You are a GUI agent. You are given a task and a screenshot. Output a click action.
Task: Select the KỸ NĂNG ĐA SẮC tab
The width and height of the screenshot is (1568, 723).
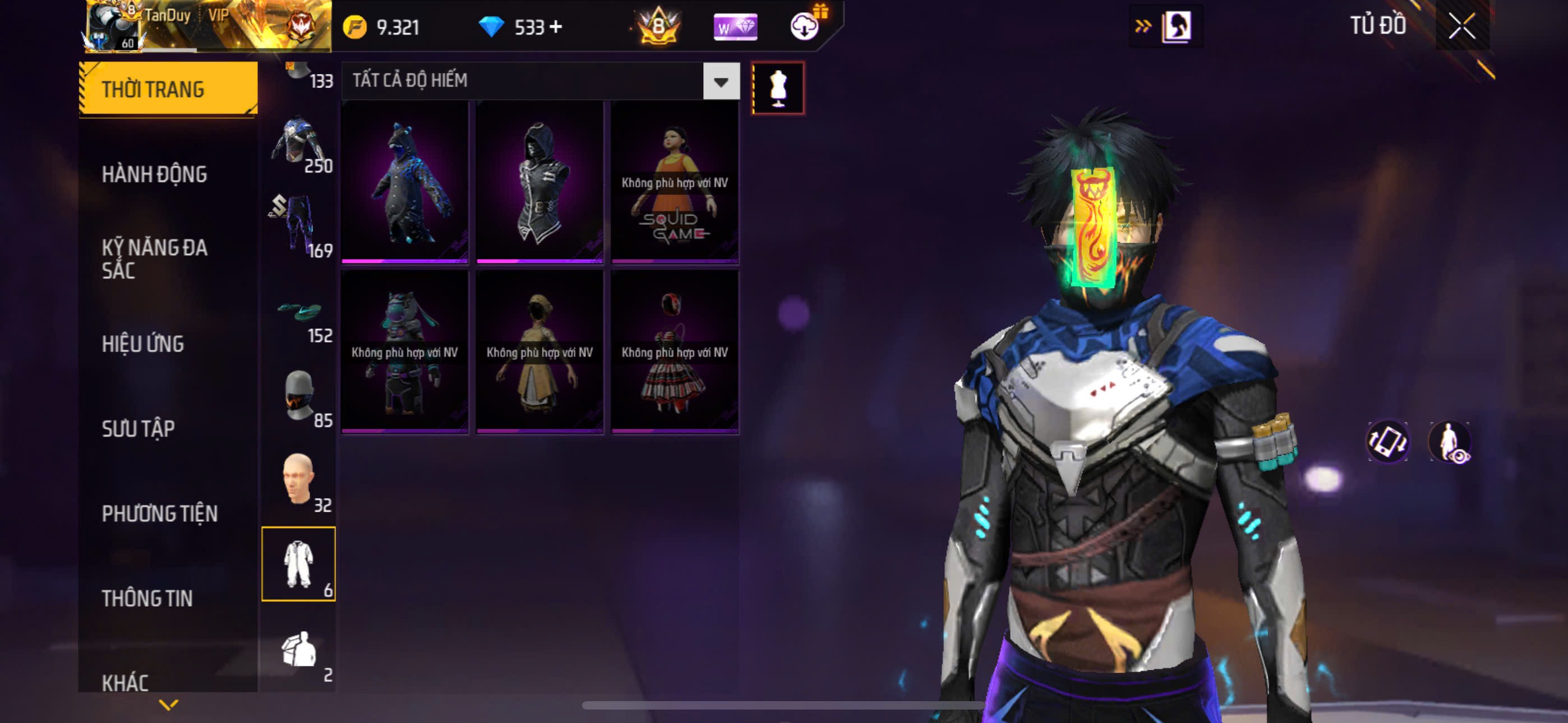tap(155, 258)
